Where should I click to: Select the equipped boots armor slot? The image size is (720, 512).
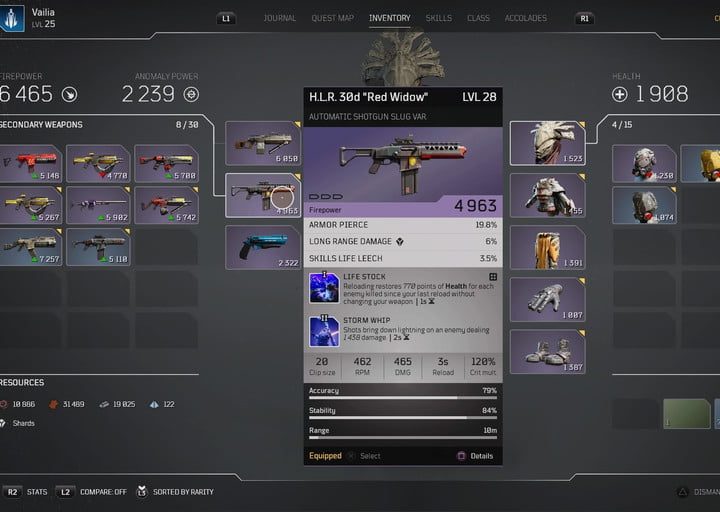pos(547,351)
